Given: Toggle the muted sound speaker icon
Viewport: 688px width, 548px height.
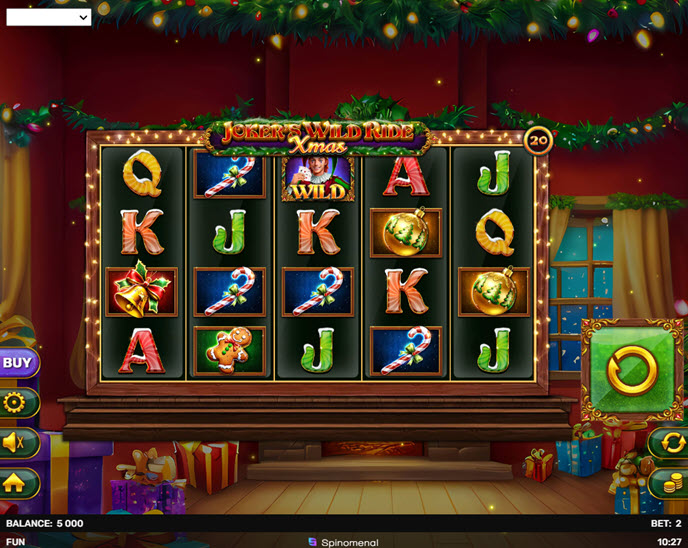Looking at the screenshot, I should (x=18, y=443).
